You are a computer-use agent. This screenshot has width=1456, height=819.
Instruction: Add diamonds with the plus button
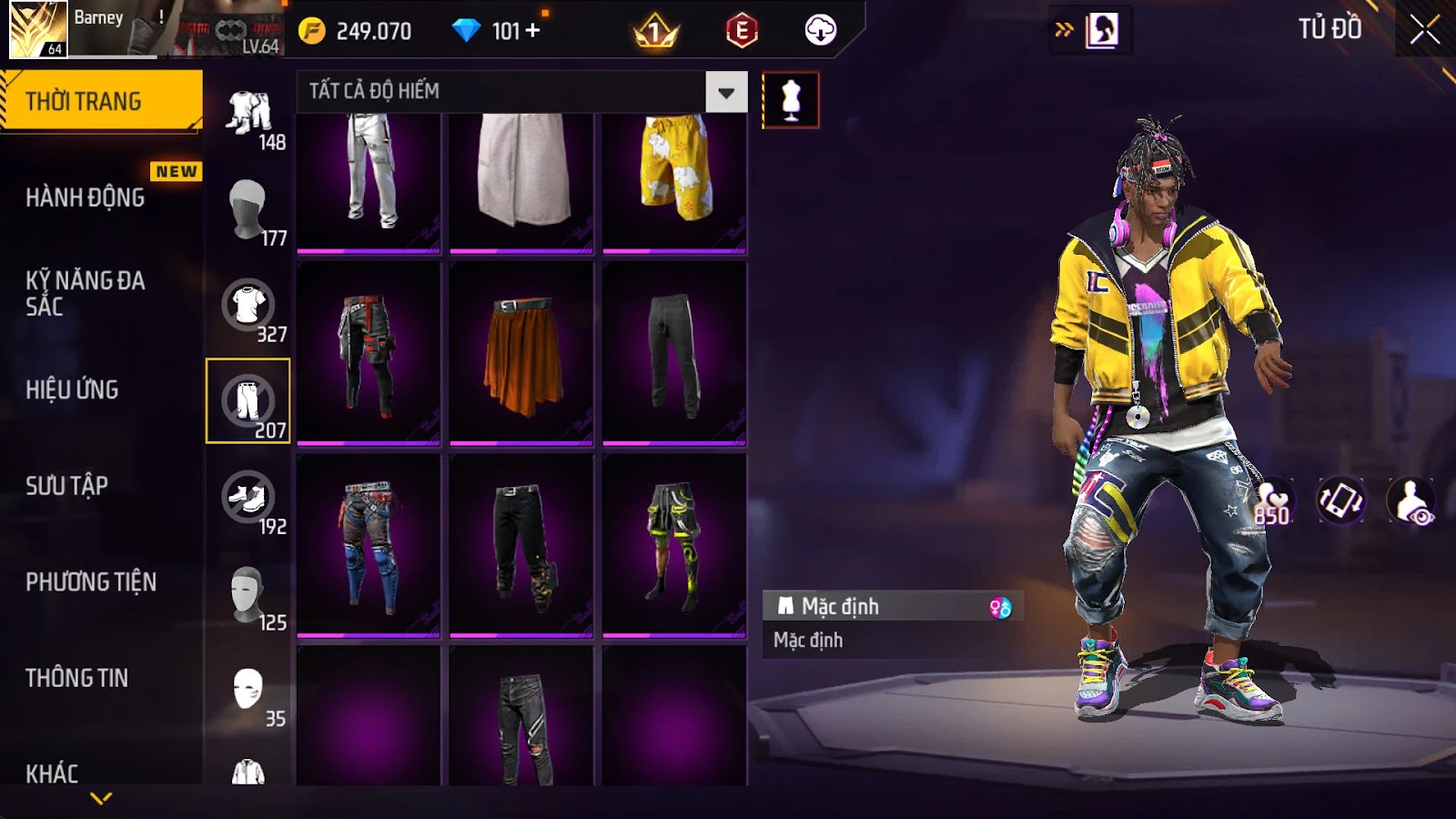[x=533, y=31]
